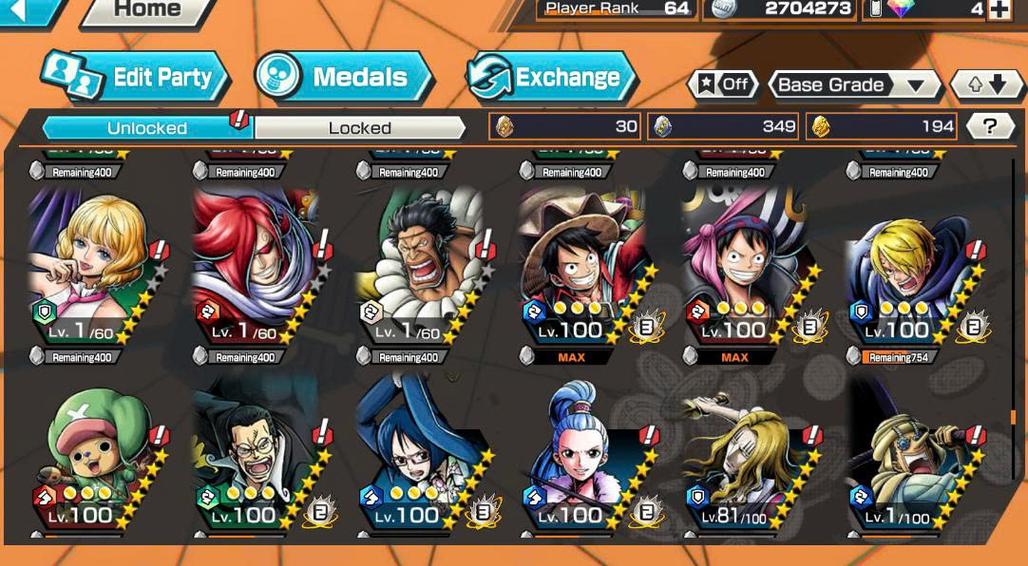The image size is (1028, 566).
Task: Open help with the question mark button
Action: [x=989, y=126]
